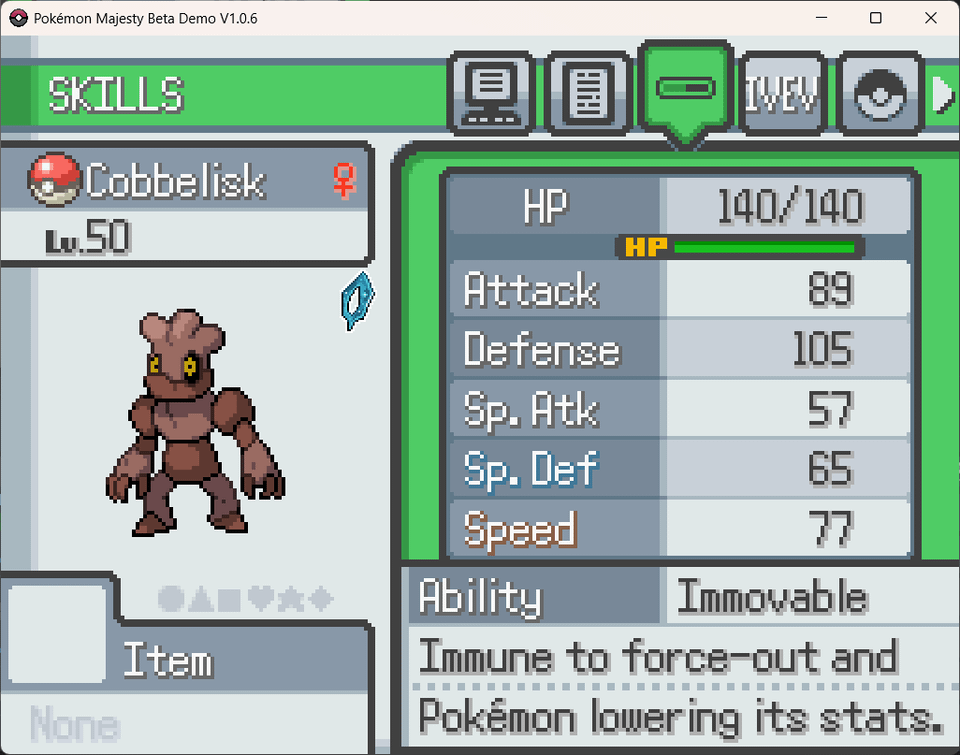
Task: Switch to the document page tab
Action: pyautogui.click(x=589, y=94)
